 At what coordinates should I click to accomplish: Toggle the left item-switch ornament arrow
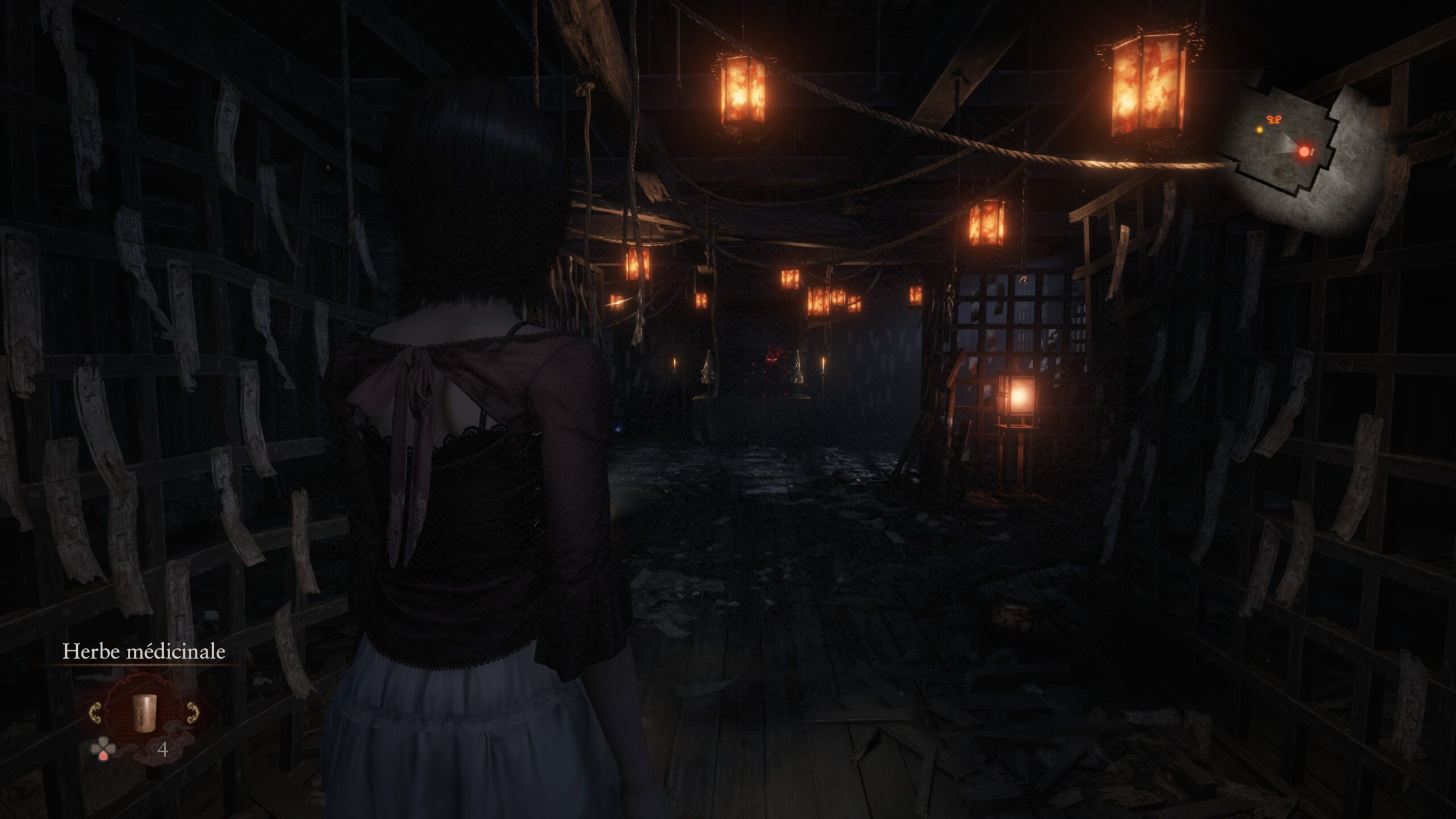[x=97, y=713]
